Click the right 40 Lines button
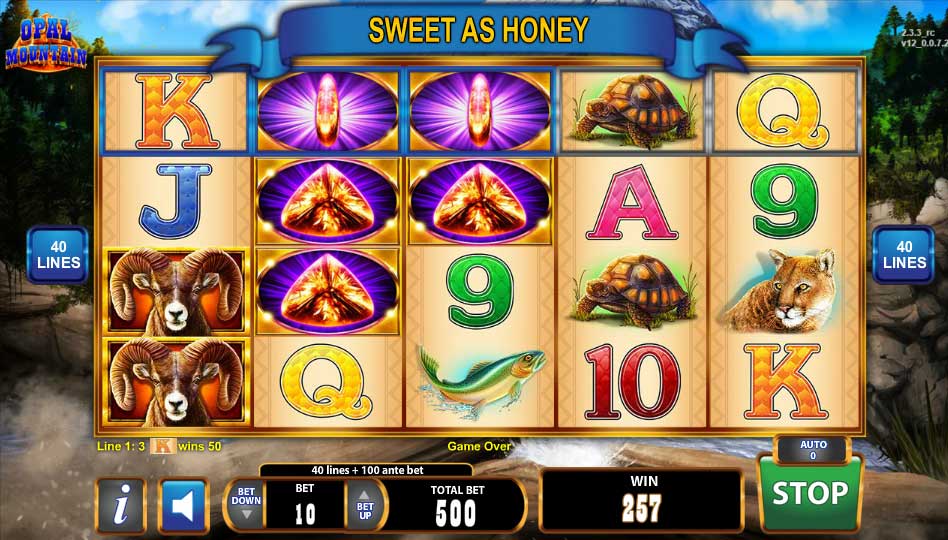The height and width of the screenshot is (540, 948). 904,255
